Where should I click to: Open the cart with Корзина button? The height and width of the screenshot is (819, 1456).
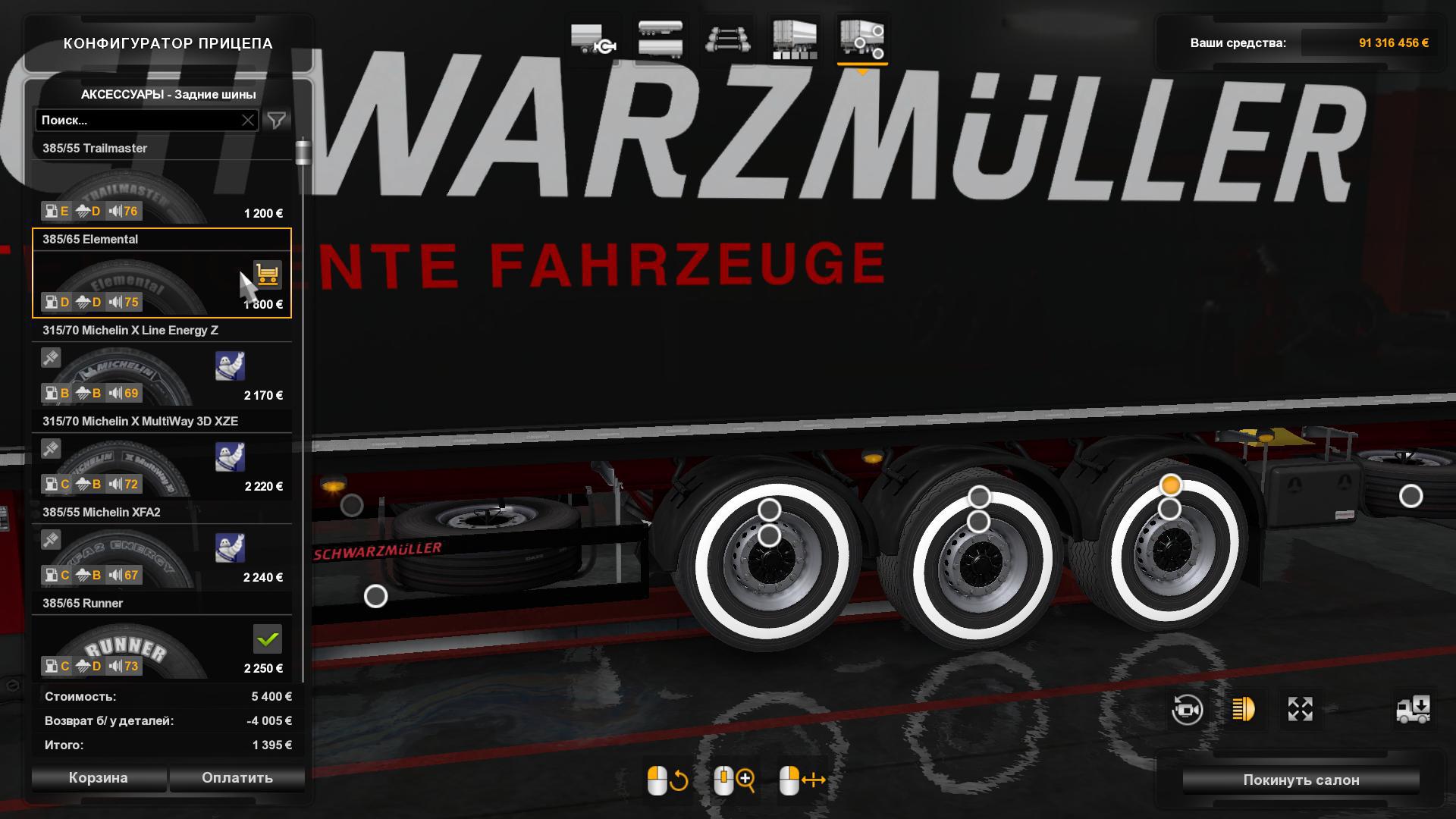point(99,778)
